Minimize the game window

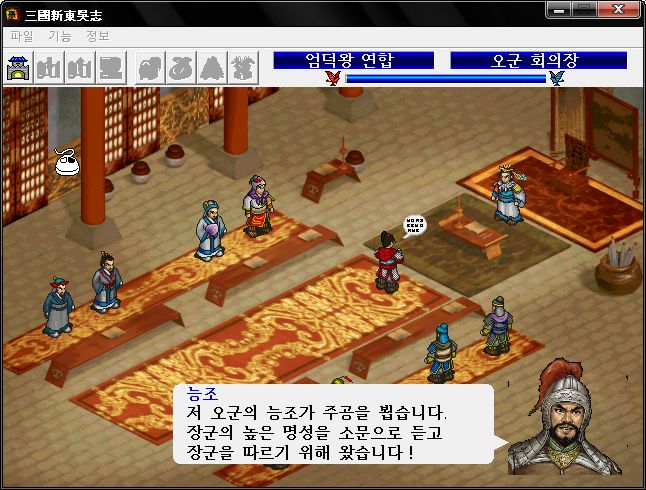click(560, 9)
